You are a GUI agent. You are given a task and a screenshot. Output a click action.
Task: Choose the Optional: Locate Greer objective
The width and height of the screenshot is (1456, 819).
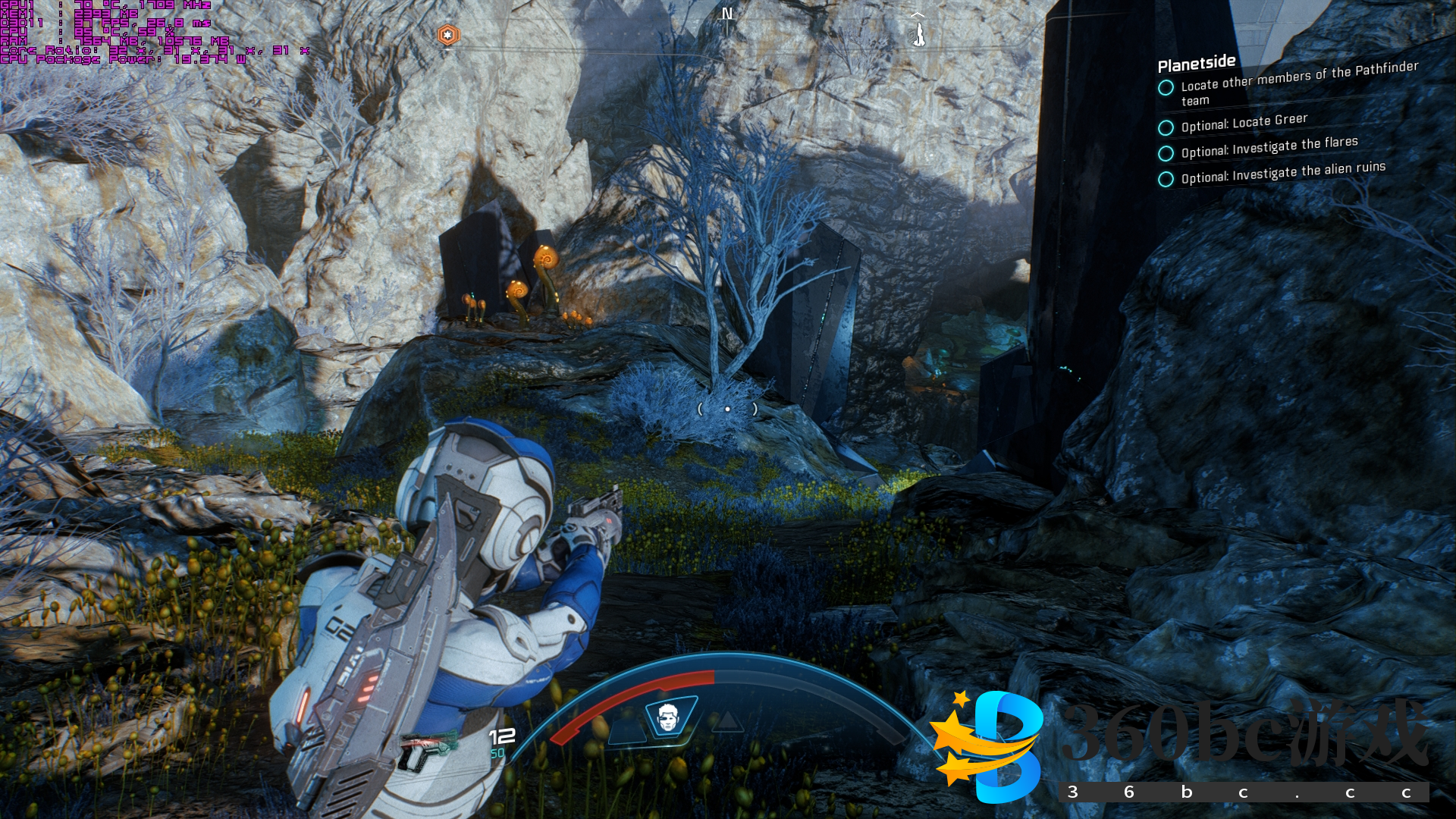(1244, 122)
